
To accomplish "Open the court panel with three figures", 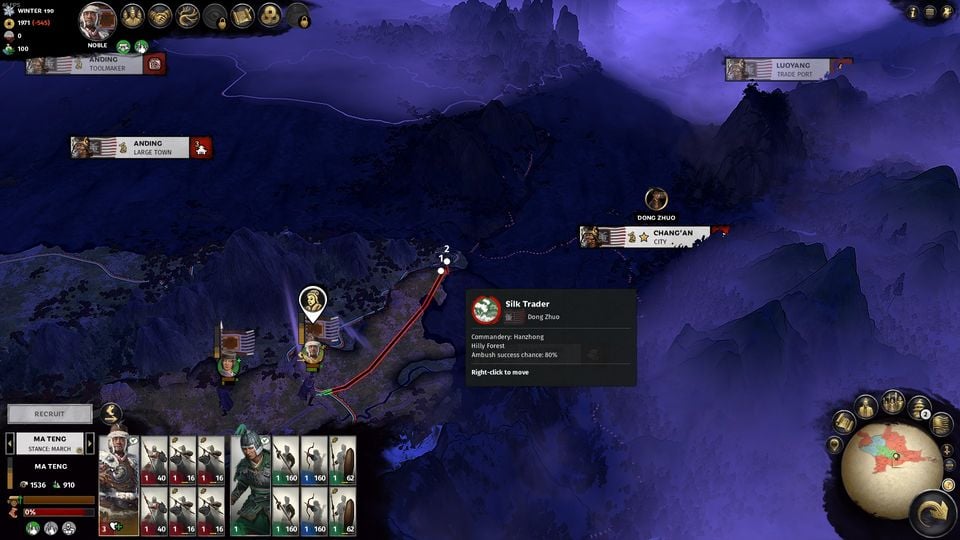I will [133, 16].
